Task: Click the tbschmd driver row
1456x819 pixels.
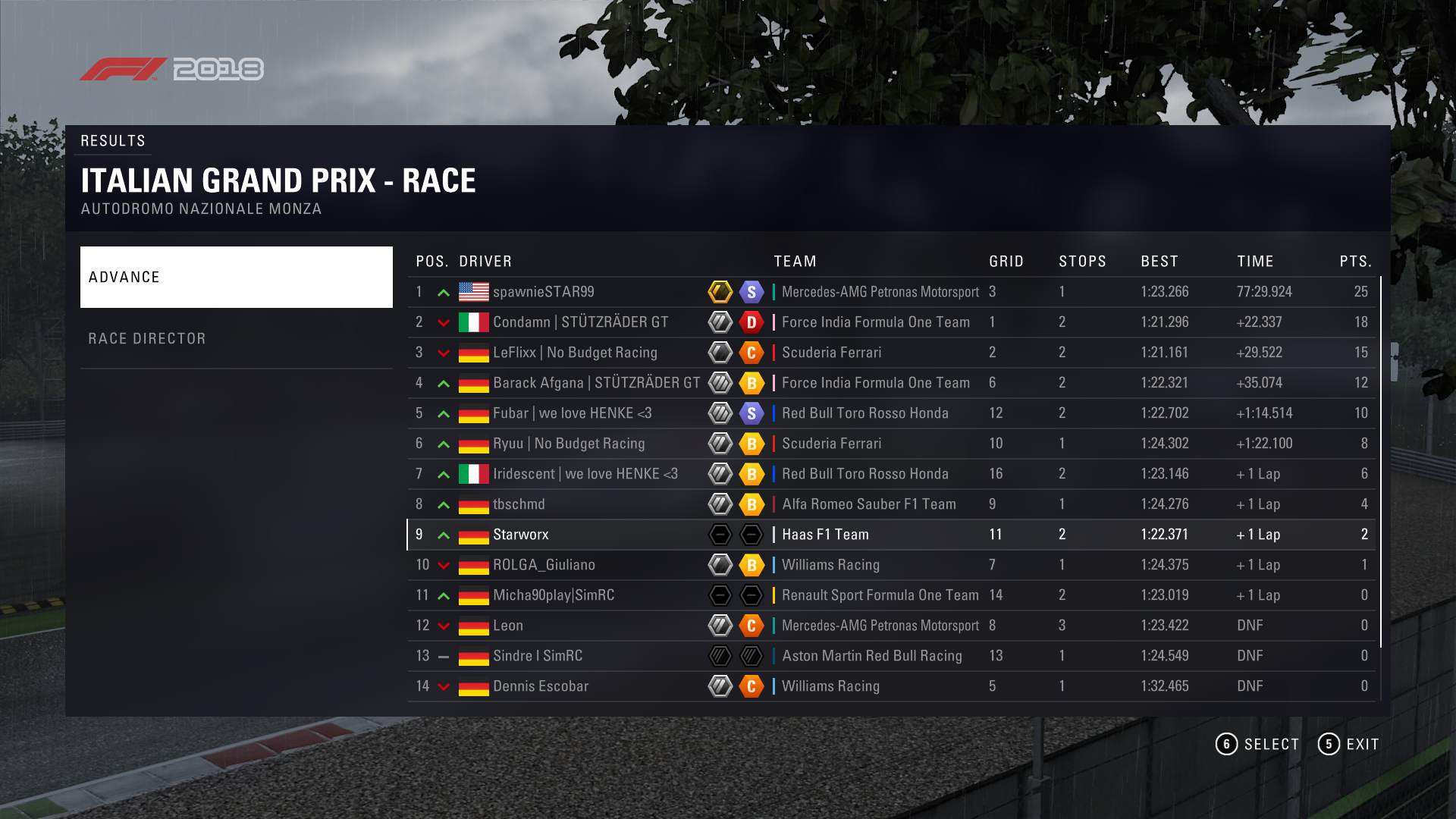Action: pos(891,504)
